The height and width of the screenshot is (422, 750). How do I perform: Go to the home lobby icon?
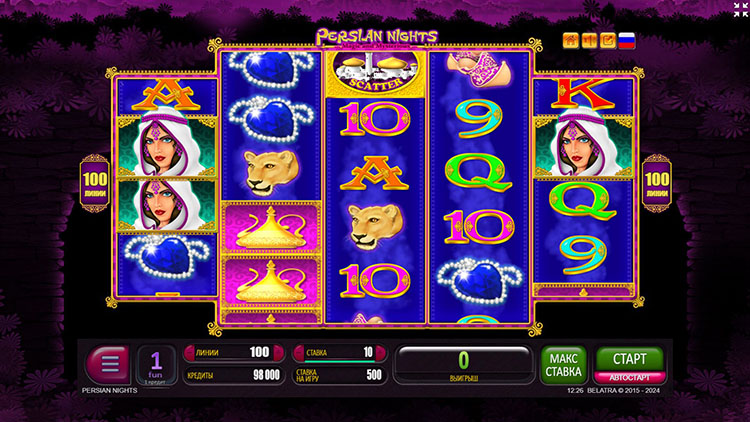coord(571,41)
